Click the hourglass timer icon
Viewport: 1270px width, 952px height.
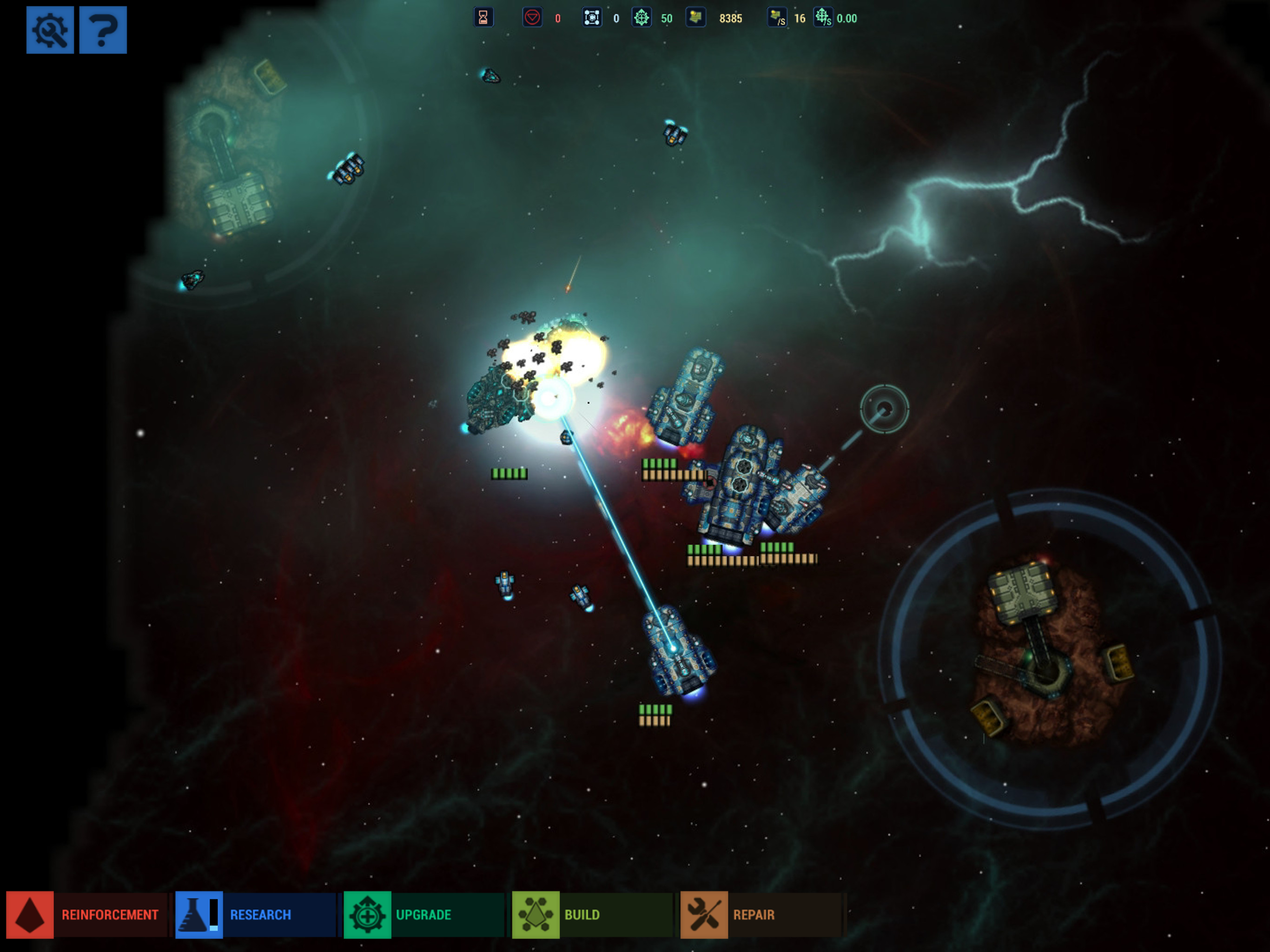(x=483, y=18)
